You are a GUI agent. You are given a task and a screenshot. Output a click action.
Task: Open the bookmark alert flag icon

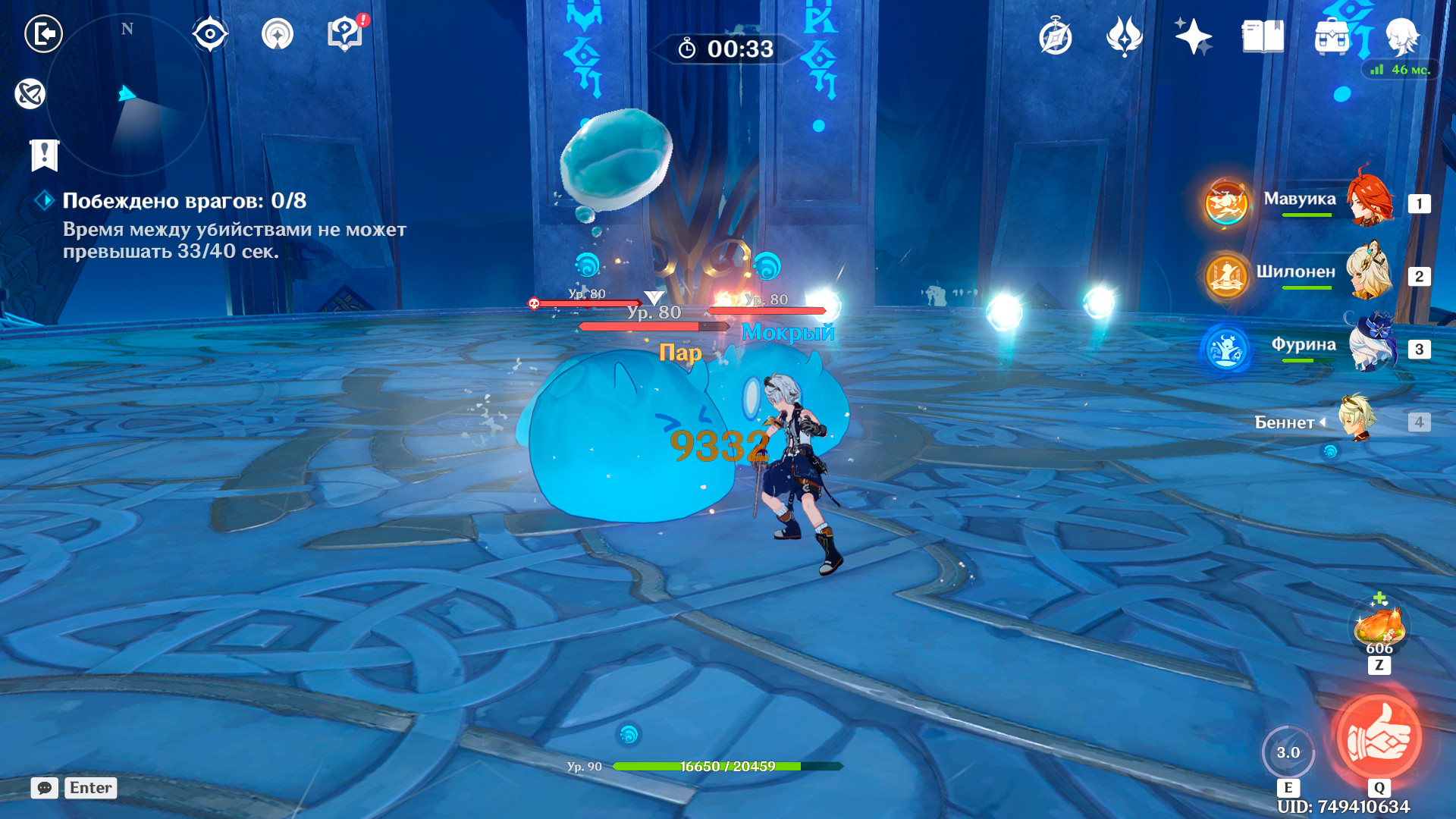(44, 155)
